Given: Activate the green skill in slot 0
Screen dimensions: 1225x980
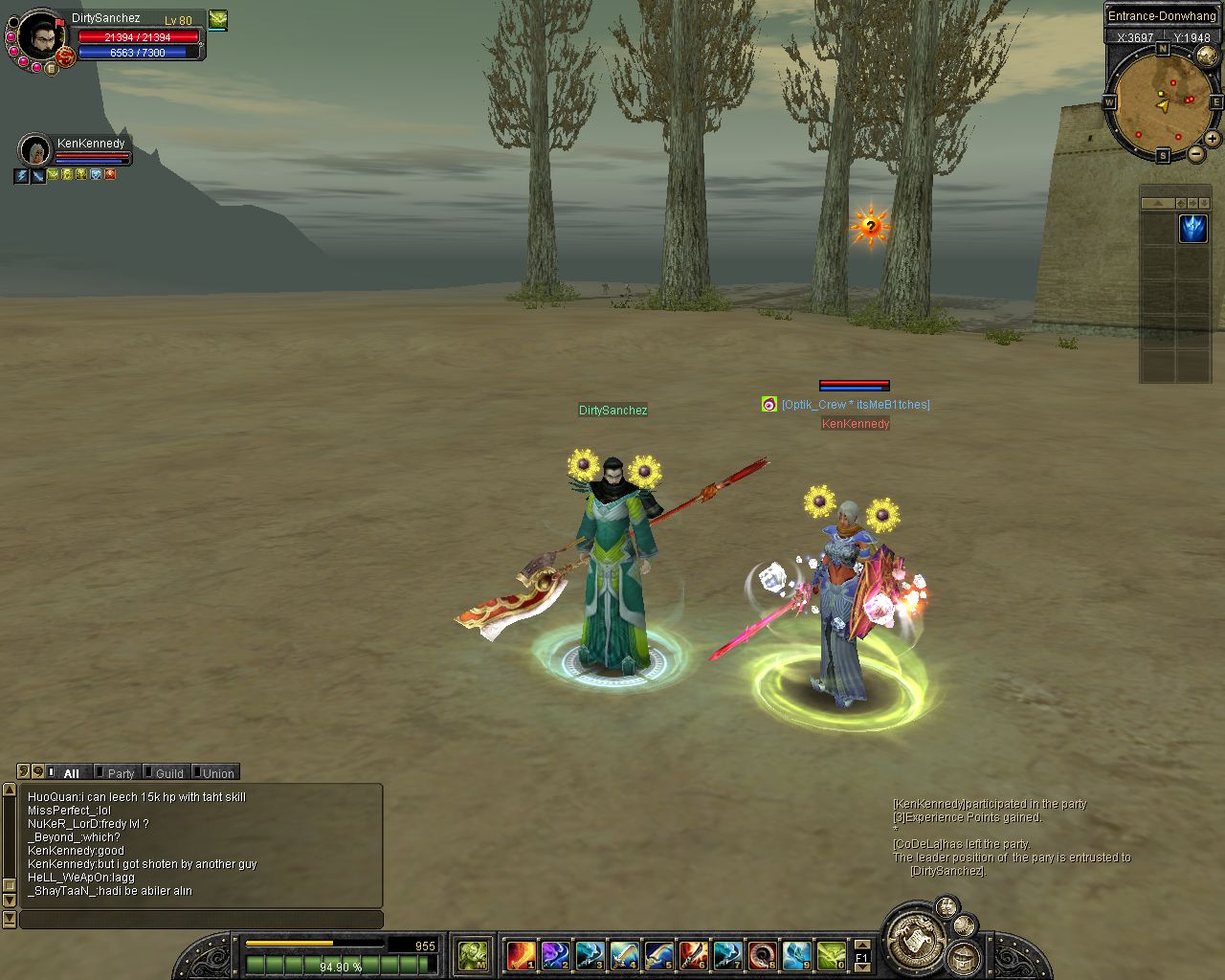Looking at the screenshot, I should (832, 955).
